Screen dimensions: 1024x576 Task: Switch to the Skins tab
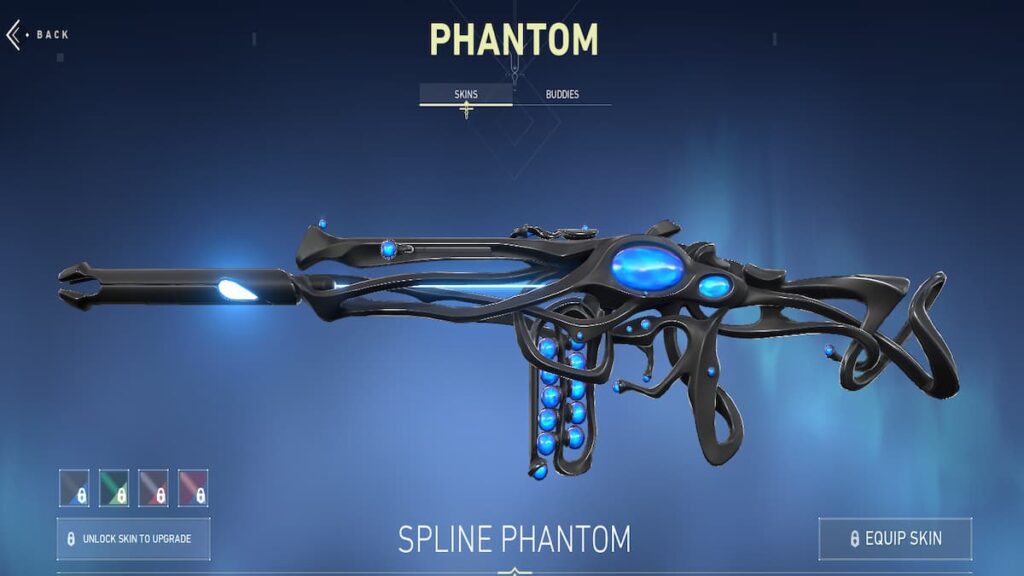(x=466, y=95)
